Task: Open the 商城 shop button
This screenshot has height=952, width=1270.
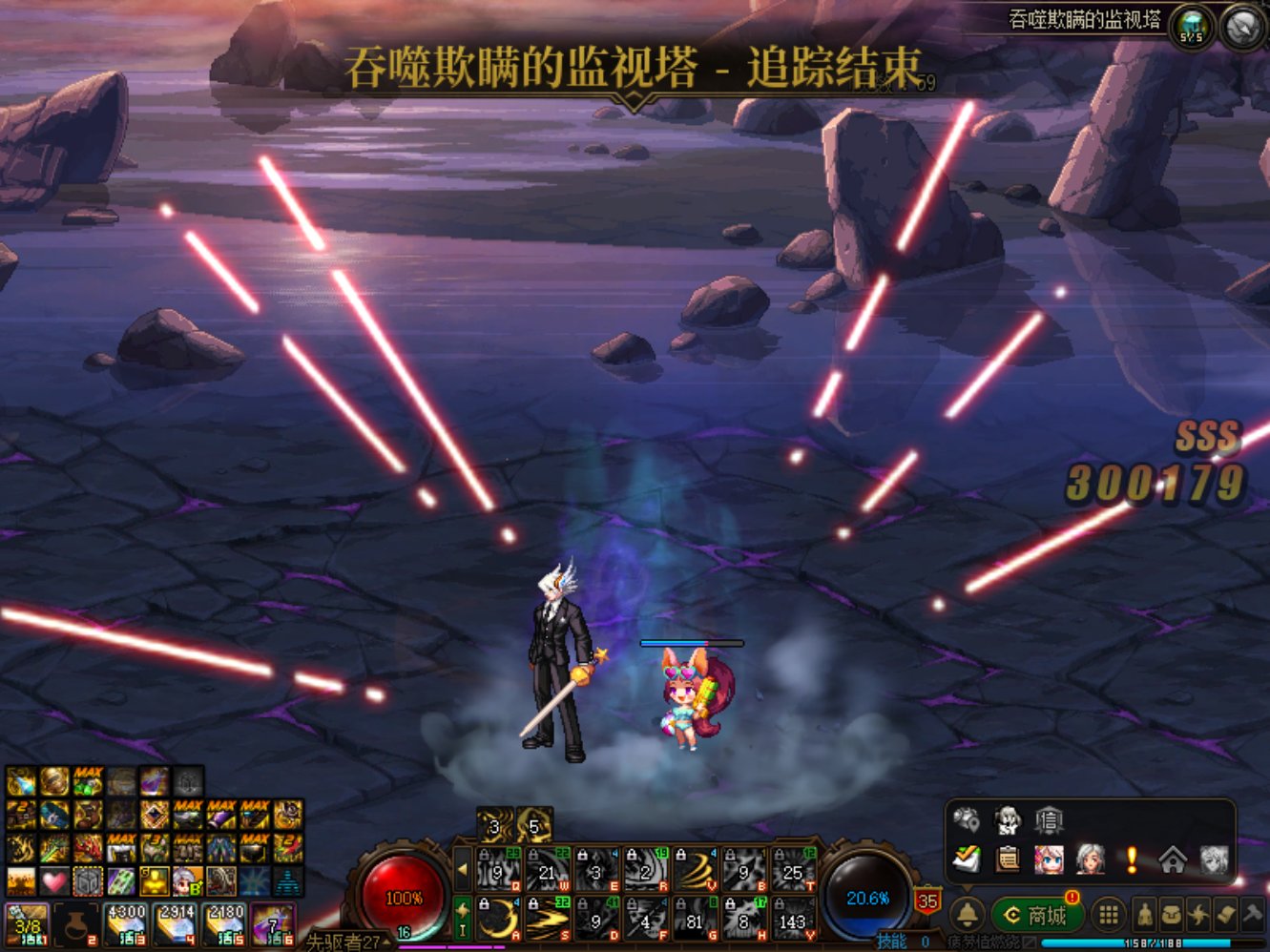Action: [x=1036, y=916]
